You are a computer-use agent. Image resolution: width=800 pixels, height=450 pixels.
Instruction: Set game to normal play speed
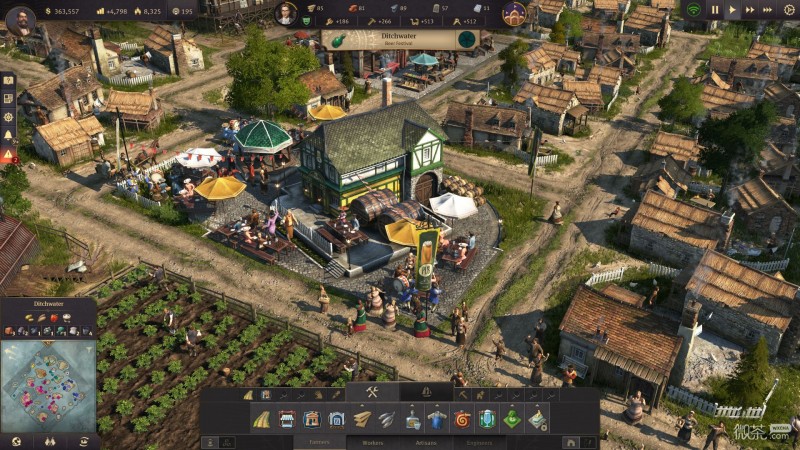tap(733, 10)
